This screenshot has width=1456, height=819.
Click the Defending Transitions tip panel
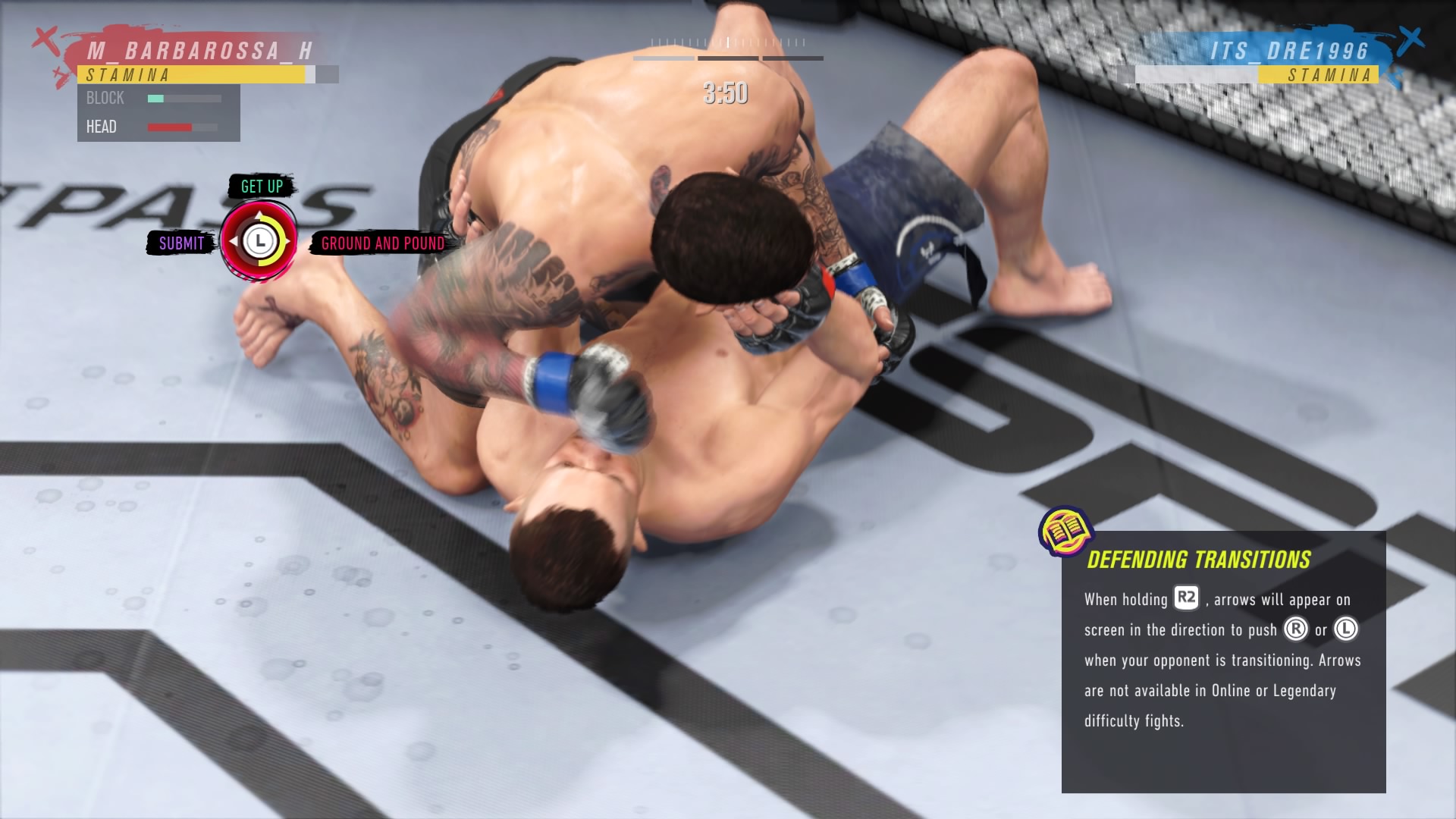tap(1222, 661)
